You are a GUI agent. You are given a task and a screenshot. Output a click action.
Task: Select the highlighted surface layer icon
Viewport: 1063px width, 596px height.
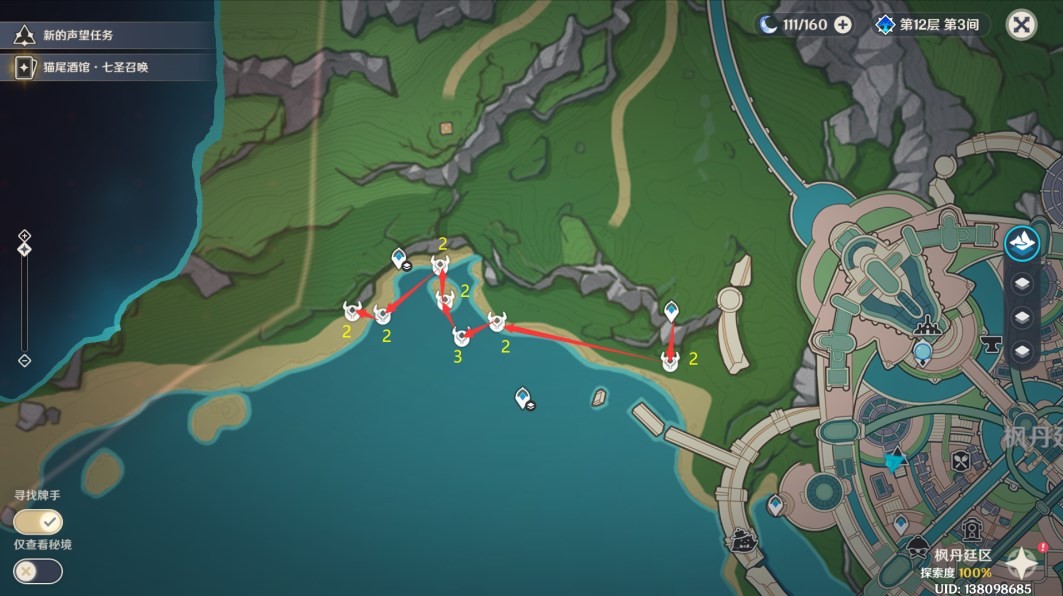click(x=1022, y=243)
